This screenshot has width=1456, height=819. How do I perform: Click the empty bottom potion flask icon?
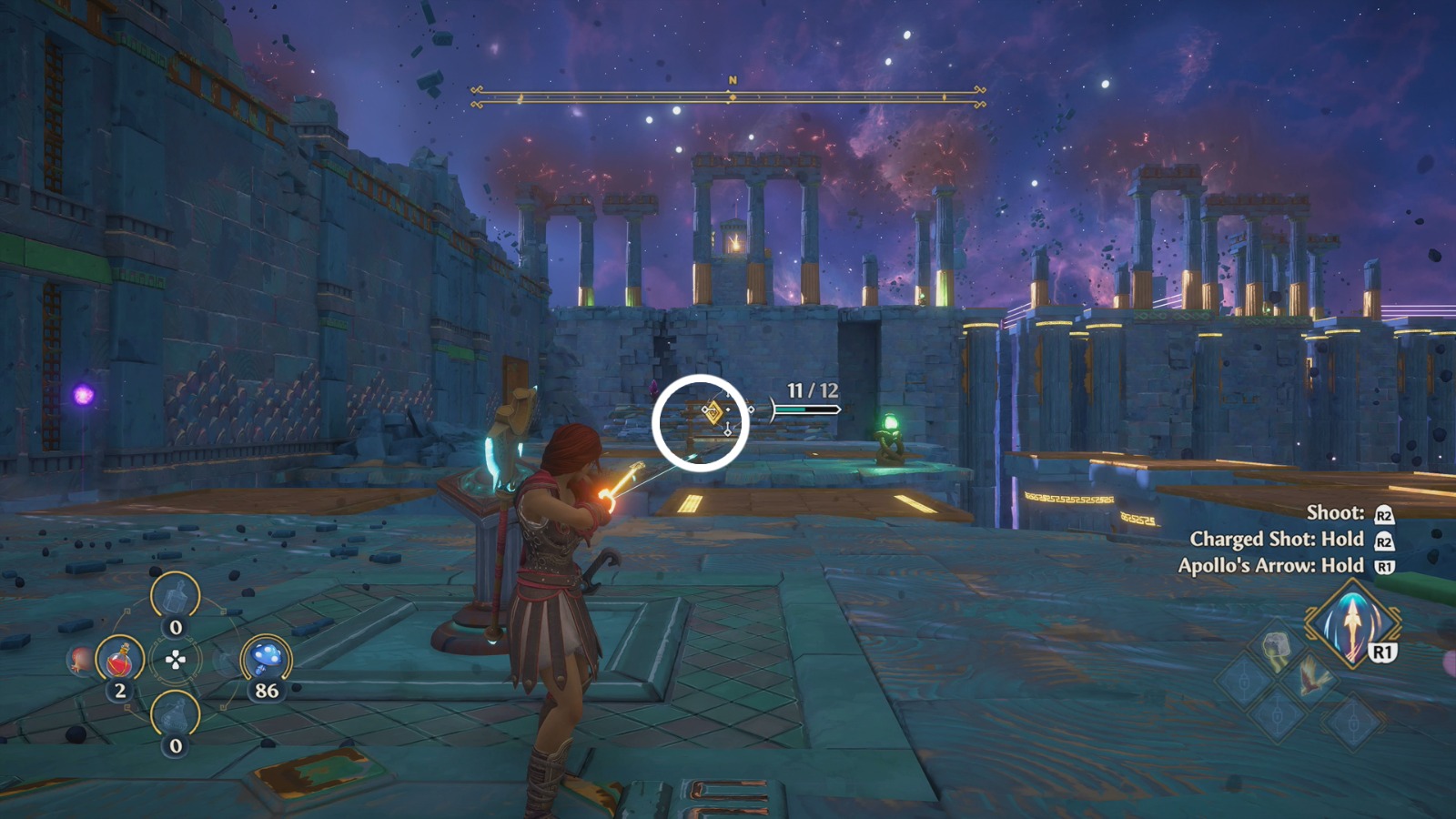click(174, 714)
